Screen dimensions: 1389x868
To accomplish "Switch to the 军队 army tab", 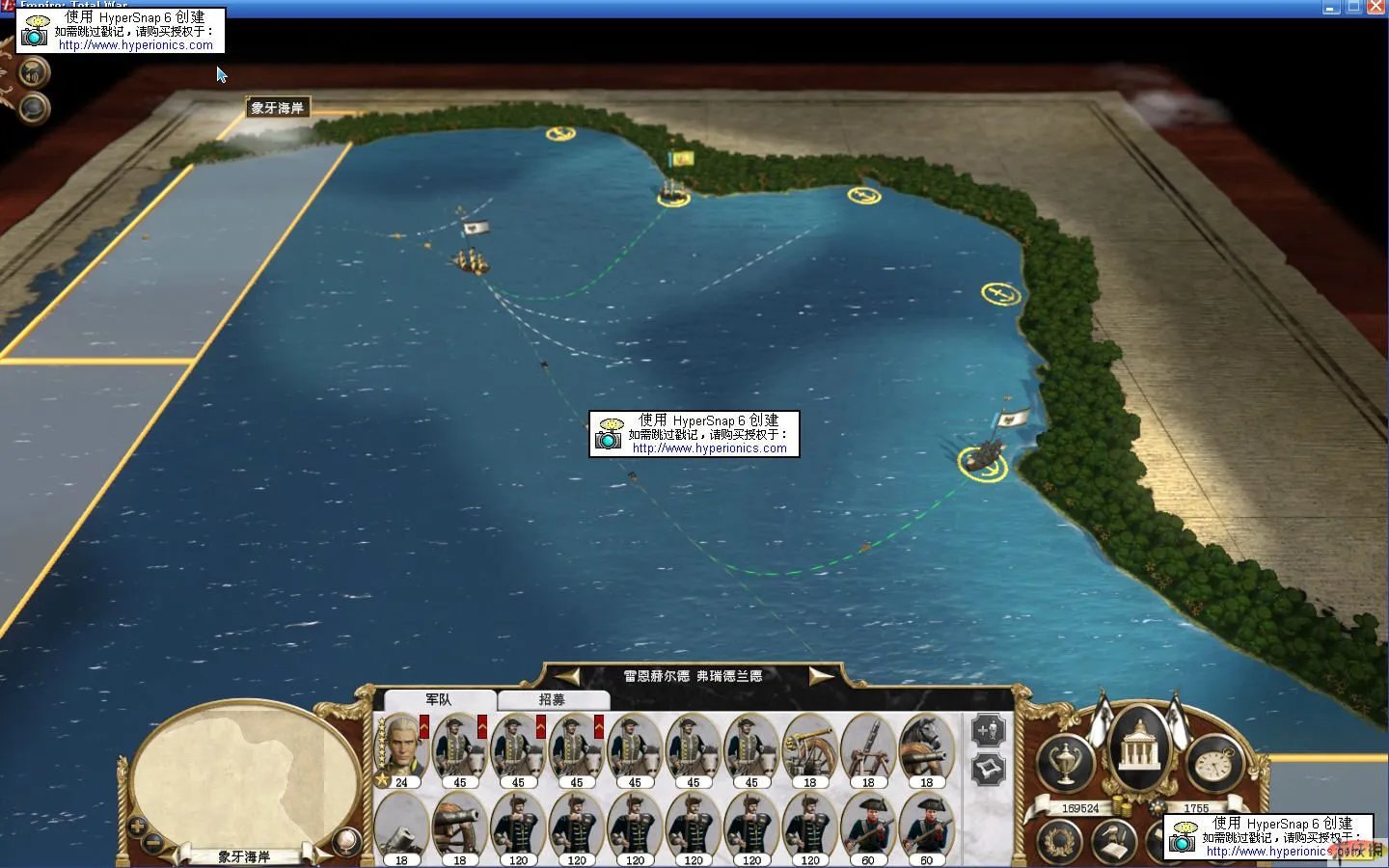I will pyautogui.click(x=439, y=699).
